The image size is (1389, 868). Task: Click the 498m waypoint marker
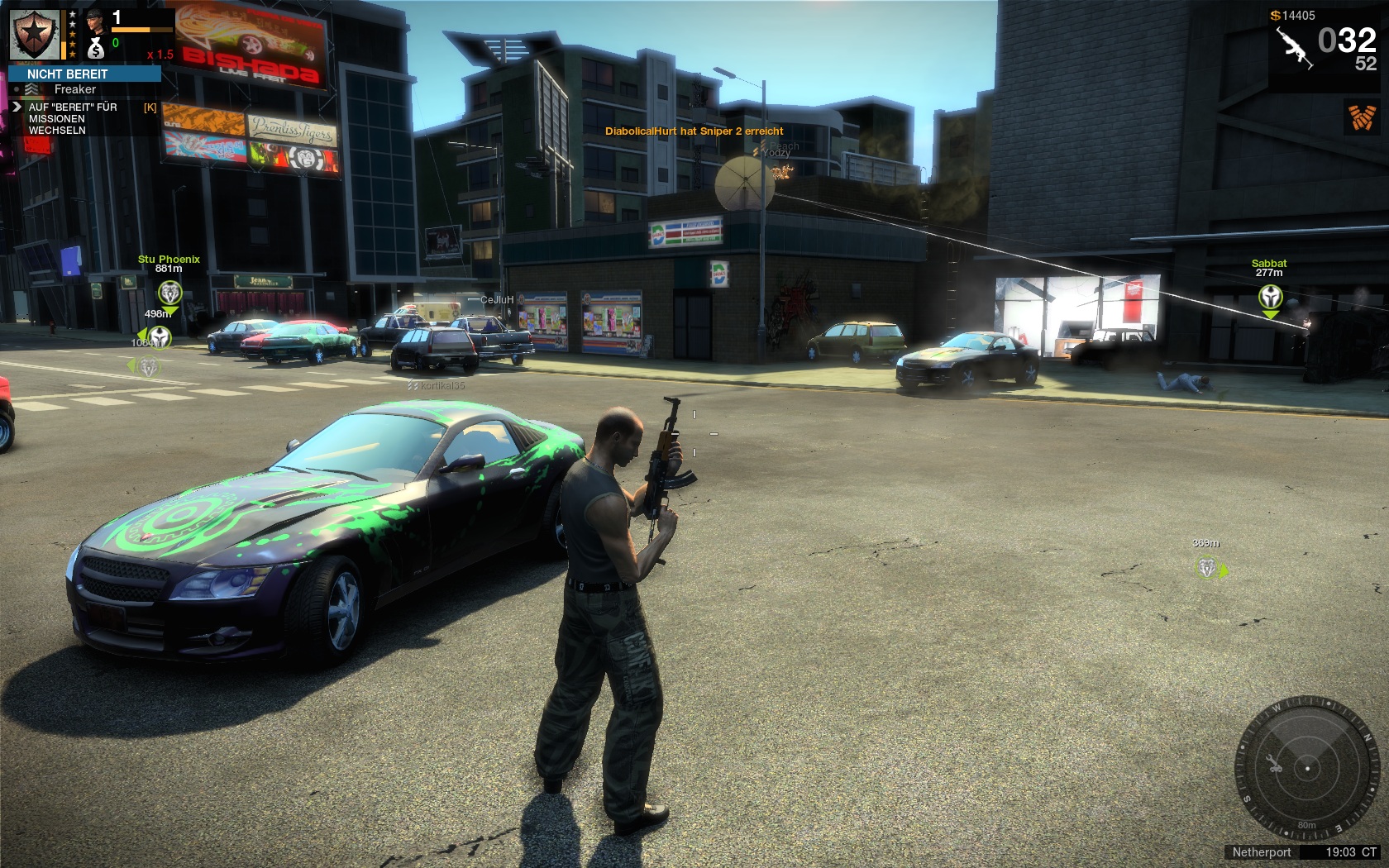pyautogui.click(x=159, y=336)
